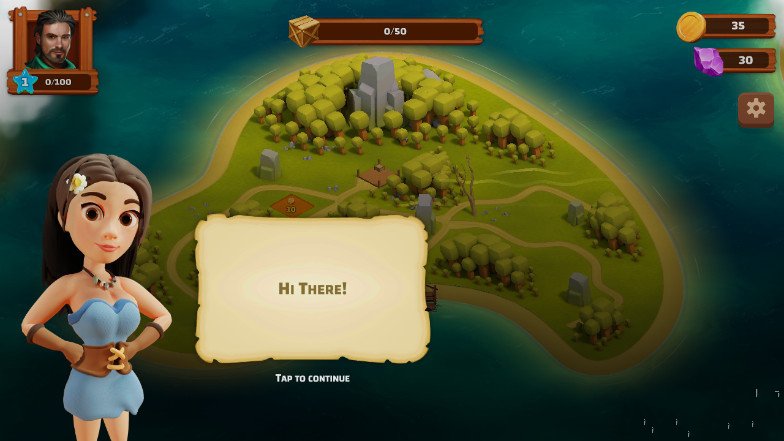Open the gear settings menu
Viewport: 784px width, 441px height.
pos(756,108)
